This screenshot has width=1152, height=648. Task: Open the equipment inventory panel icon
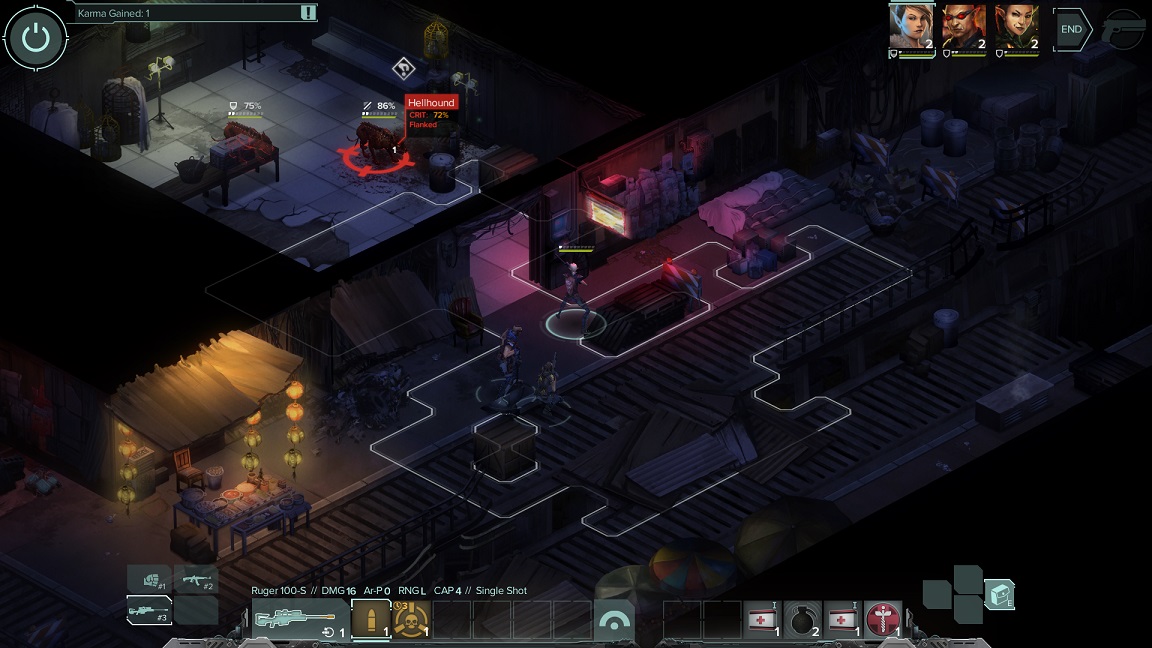pyautogui.click(x=1000, y=594)
